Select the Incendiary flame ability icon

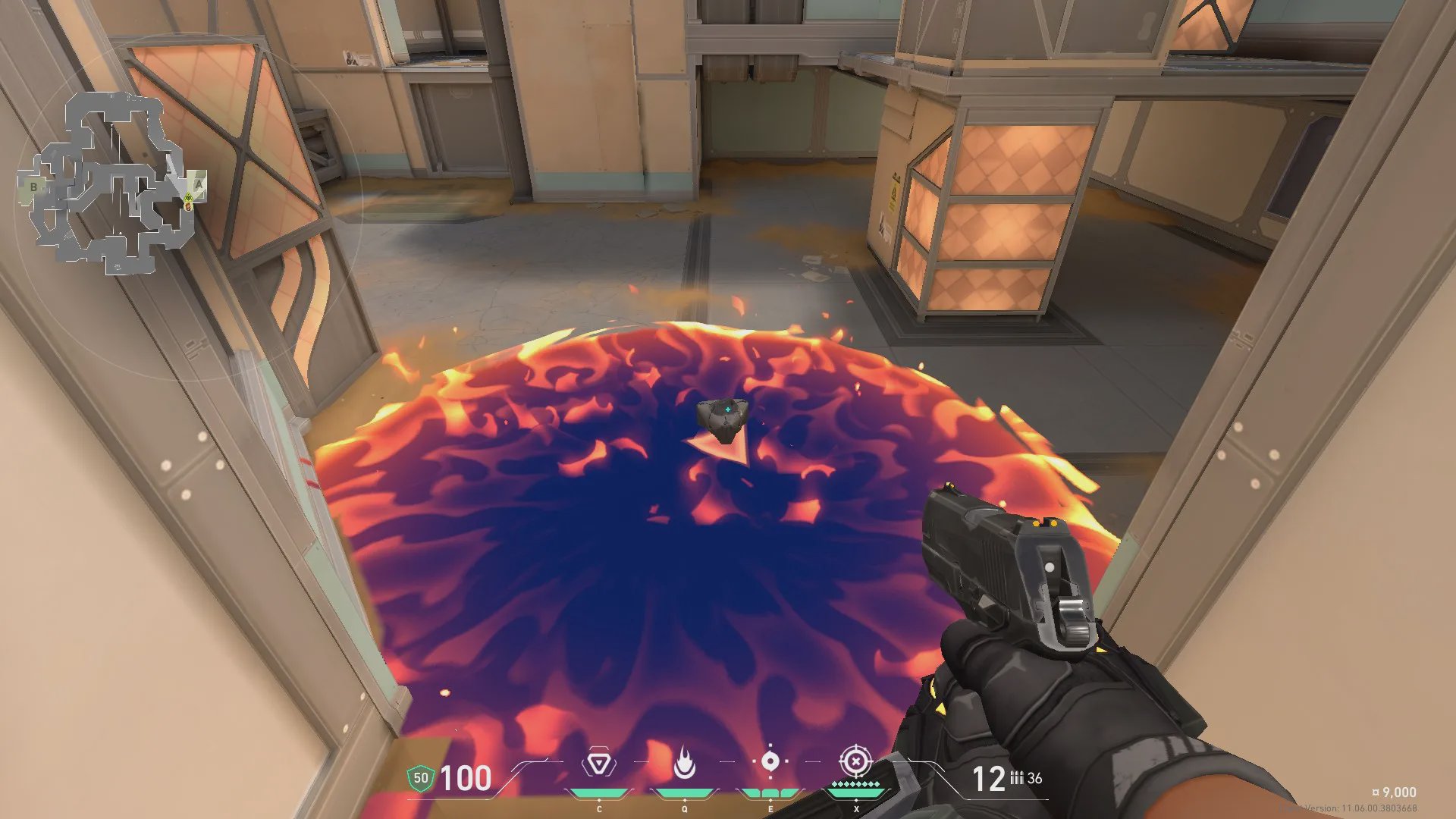click(684, 763)
